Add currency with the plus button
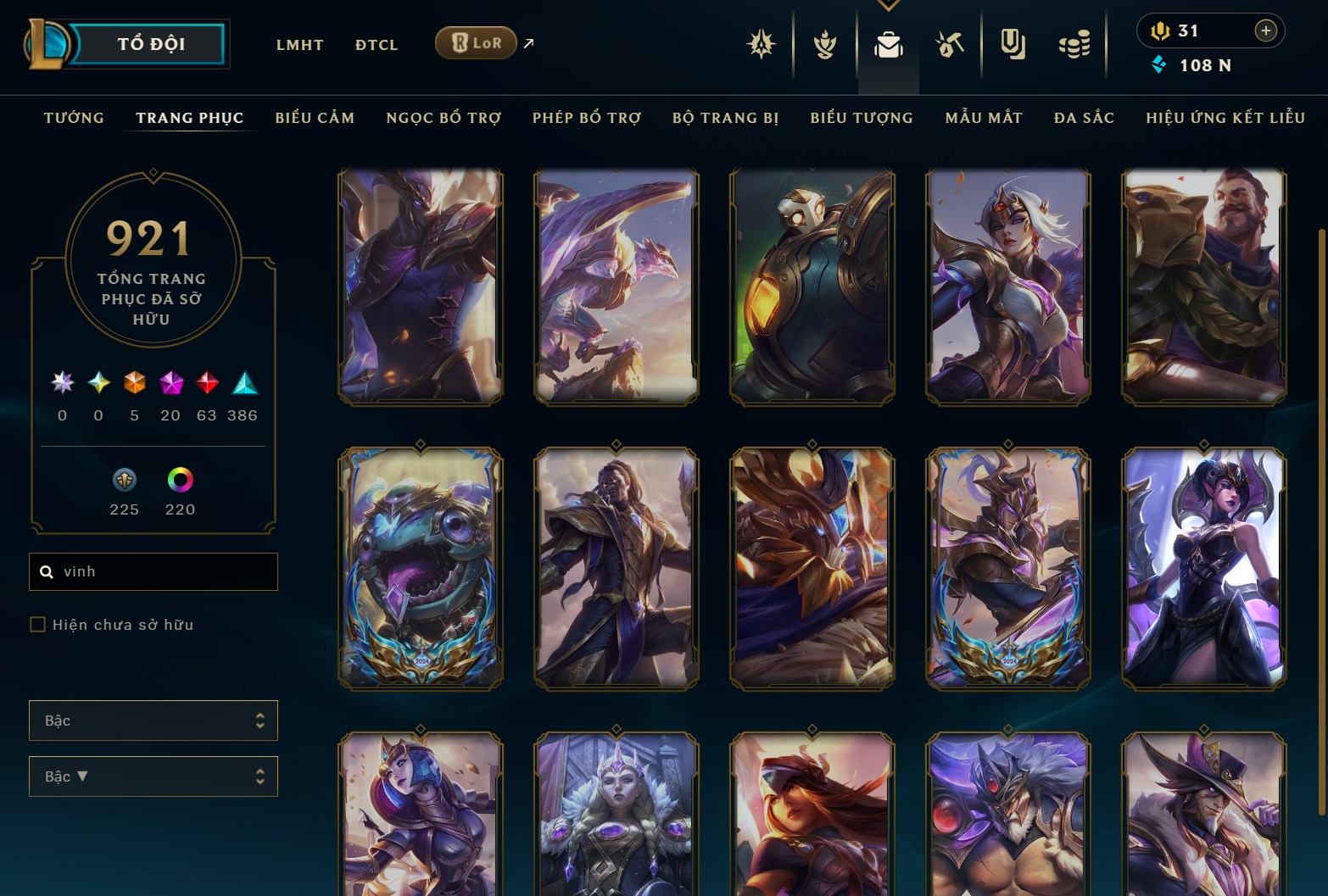This screenshot has height=896, width=1328. click(1265, 31)
